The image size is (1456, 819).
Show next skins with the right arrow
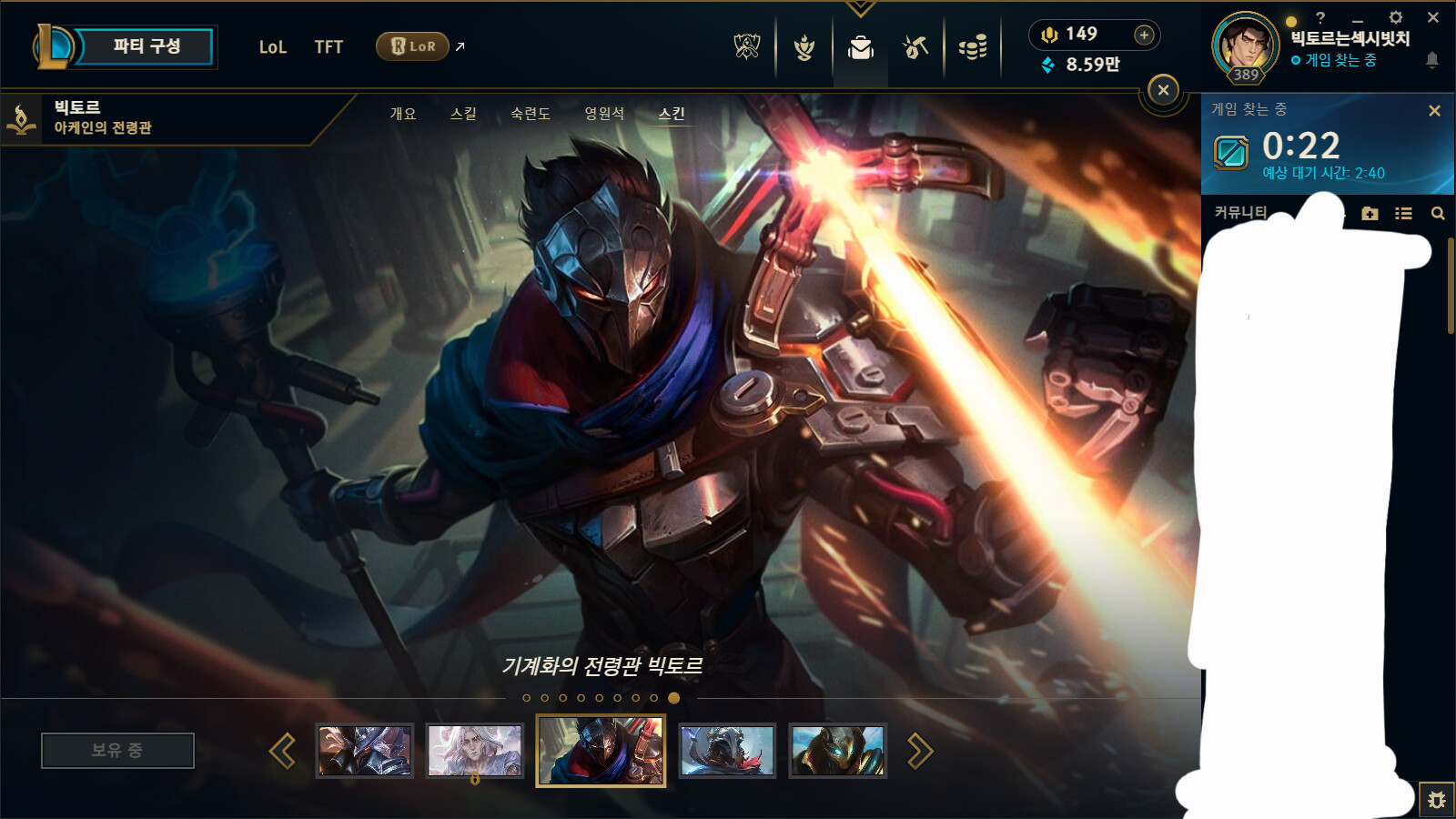[920, 751]
